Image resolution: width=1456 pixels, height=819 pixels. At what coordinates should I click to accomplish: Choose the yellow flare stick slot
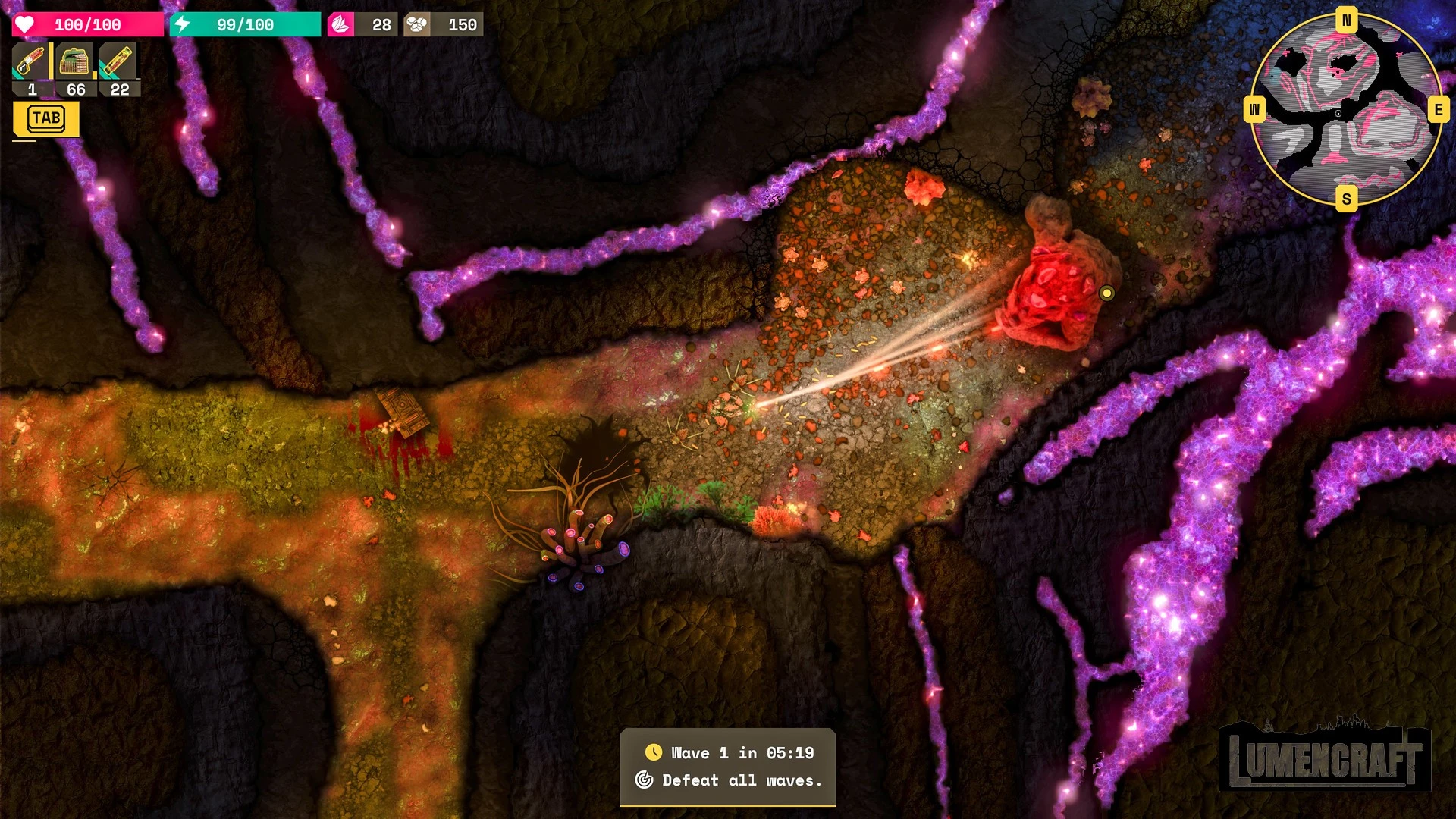point(118,62)
